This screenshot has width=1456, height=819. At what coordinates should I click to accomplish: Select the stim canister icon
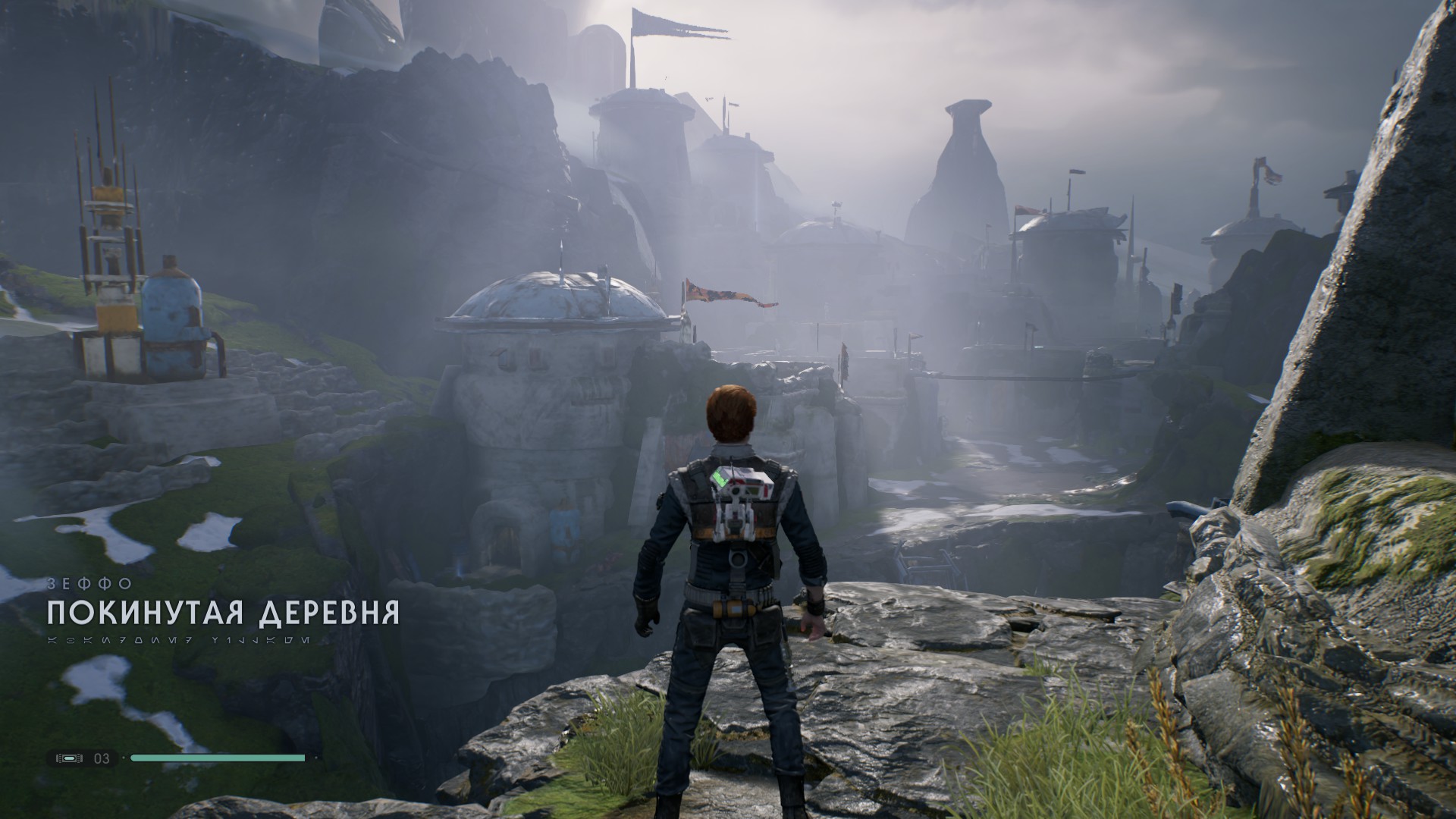71,758
